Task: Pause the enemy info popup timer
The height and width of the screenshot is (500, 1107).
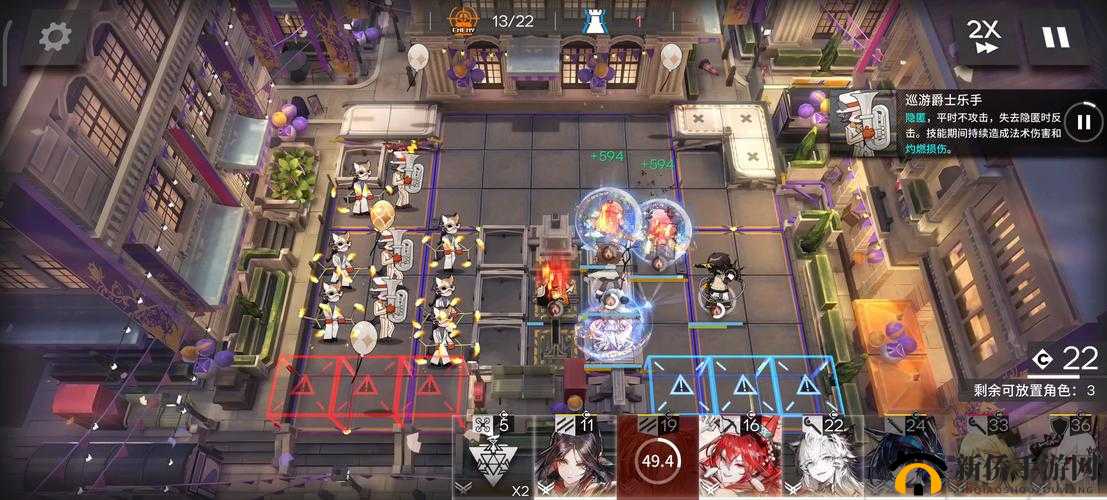Action: pos(1083,122)
